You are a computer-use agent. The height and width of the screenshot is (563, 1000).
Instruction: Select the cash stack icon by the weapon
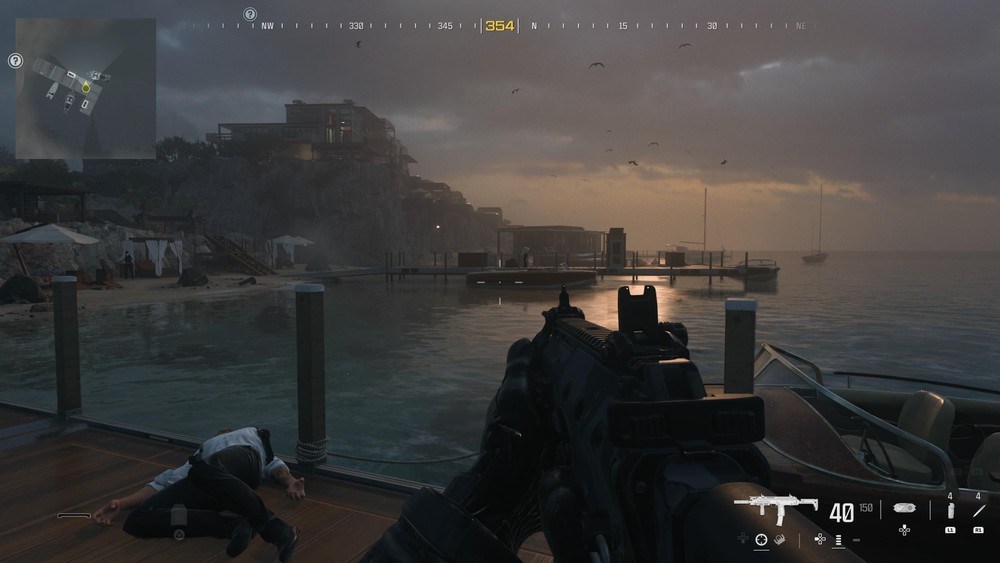(x=779, y=540)
